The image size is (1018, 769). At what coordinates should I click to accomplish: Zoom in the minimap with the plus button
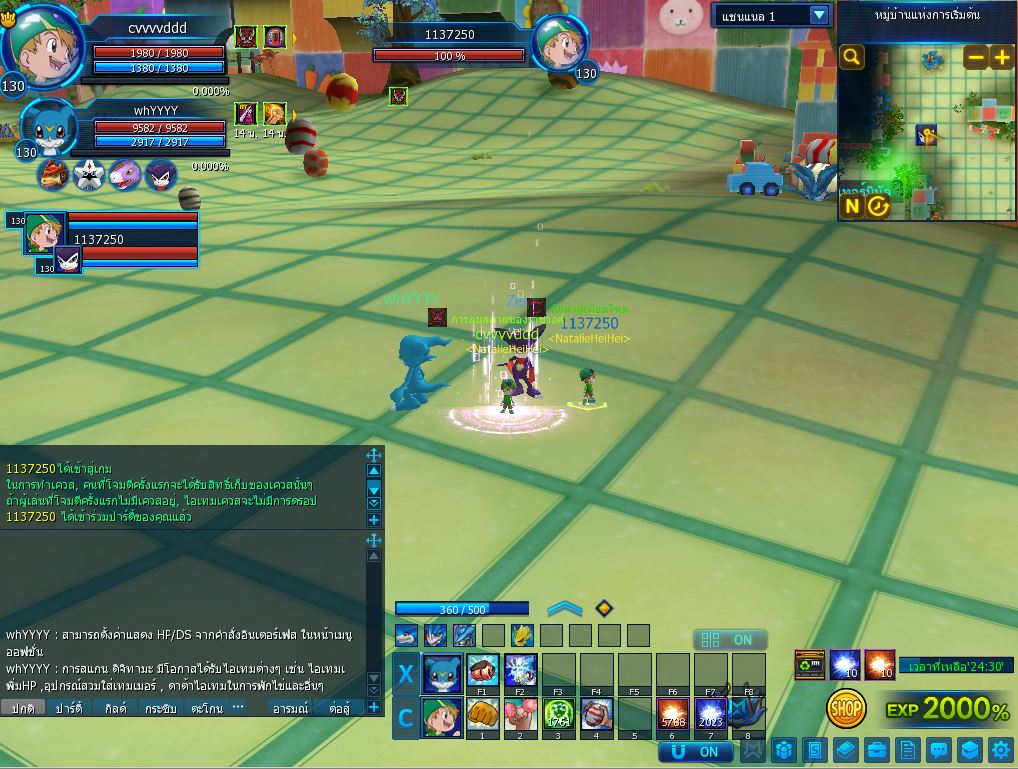(x=1001, y=57)
